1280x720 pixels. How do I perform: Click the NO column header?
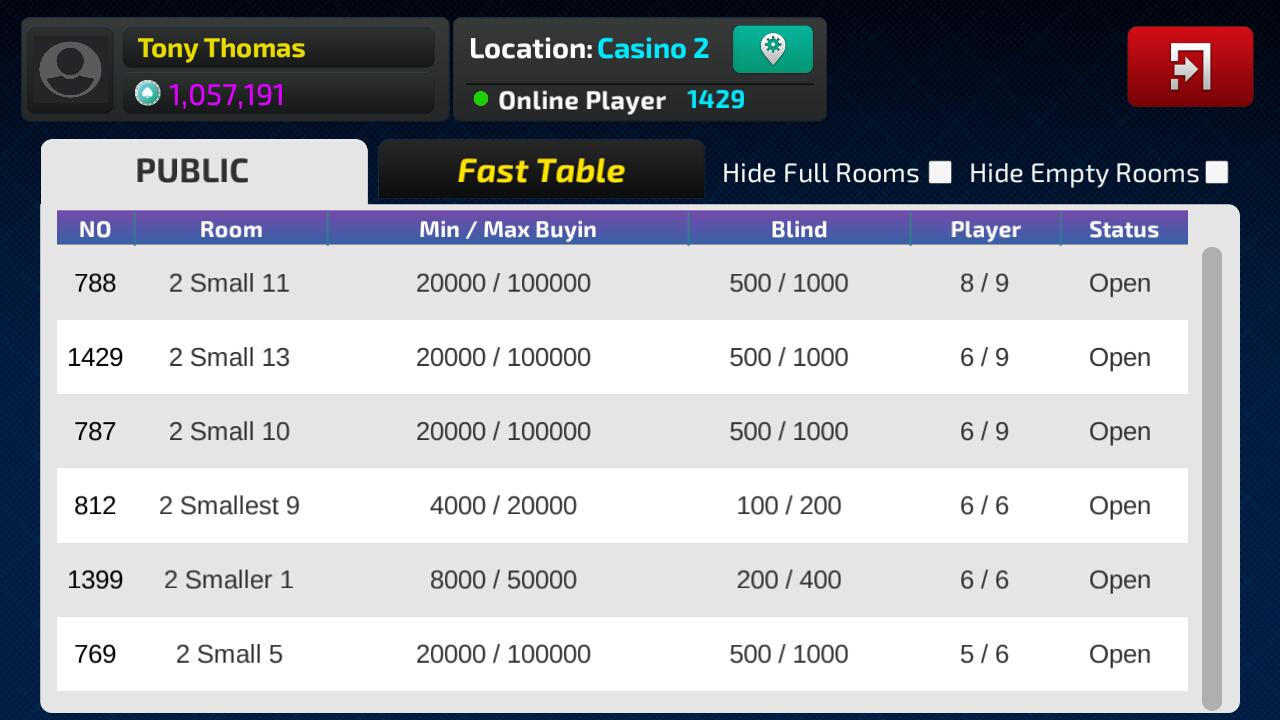click(95, 228)
